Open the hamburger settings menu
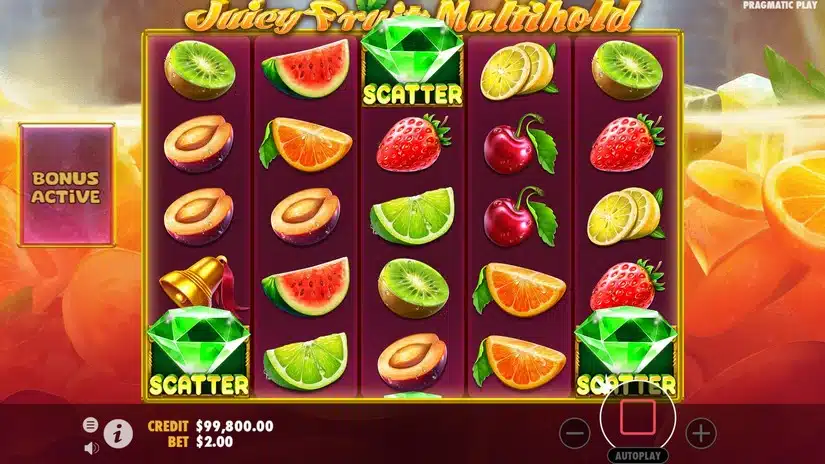 point(91,424)
